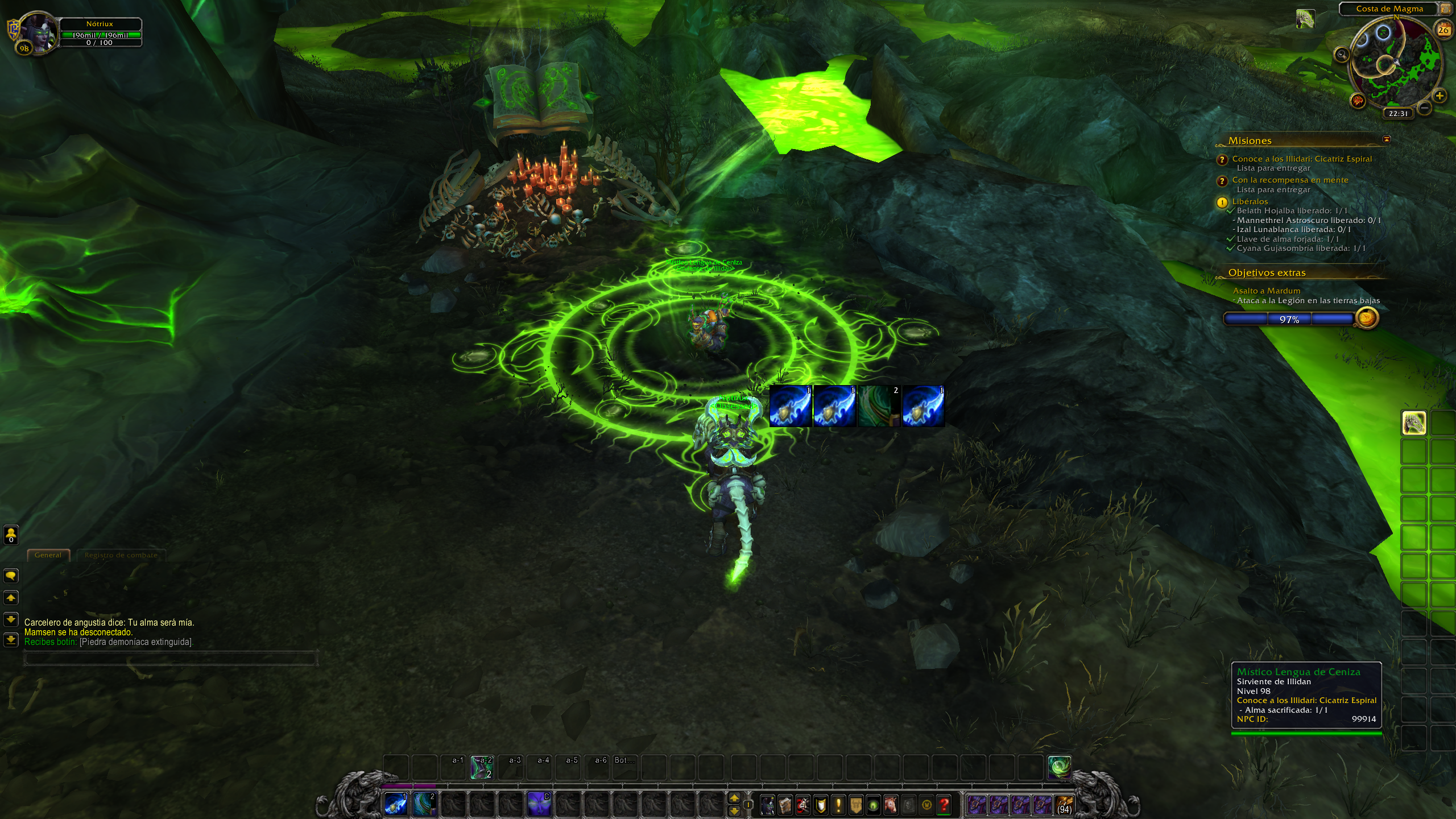Viewport: 1456px width, 819px height.
Task: Activate the purple demon face ability marked C
Action: click(539, 804)
